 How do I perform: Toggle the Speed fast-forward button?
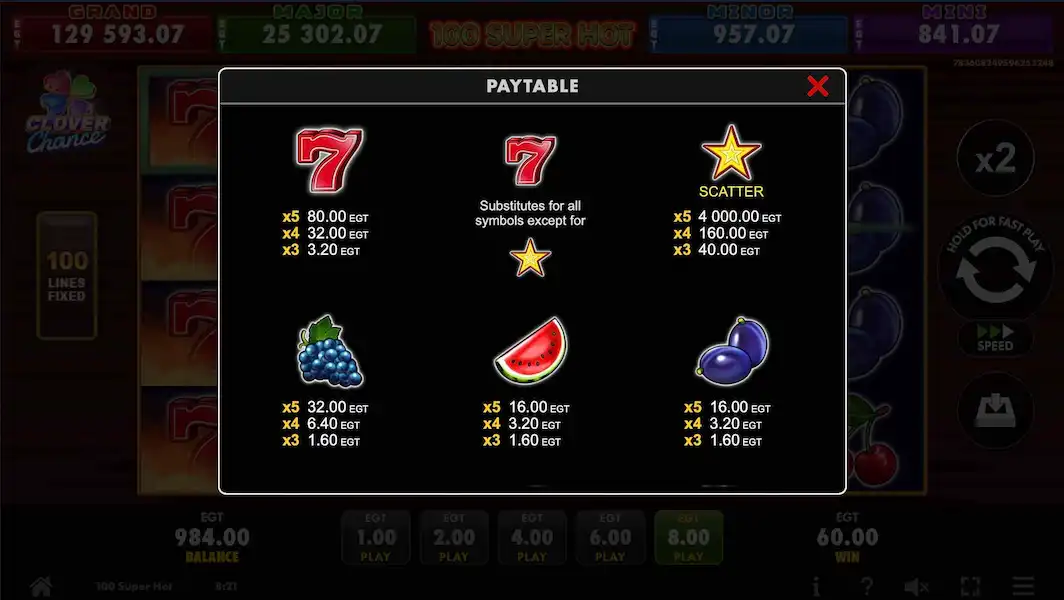coord(995,338)
